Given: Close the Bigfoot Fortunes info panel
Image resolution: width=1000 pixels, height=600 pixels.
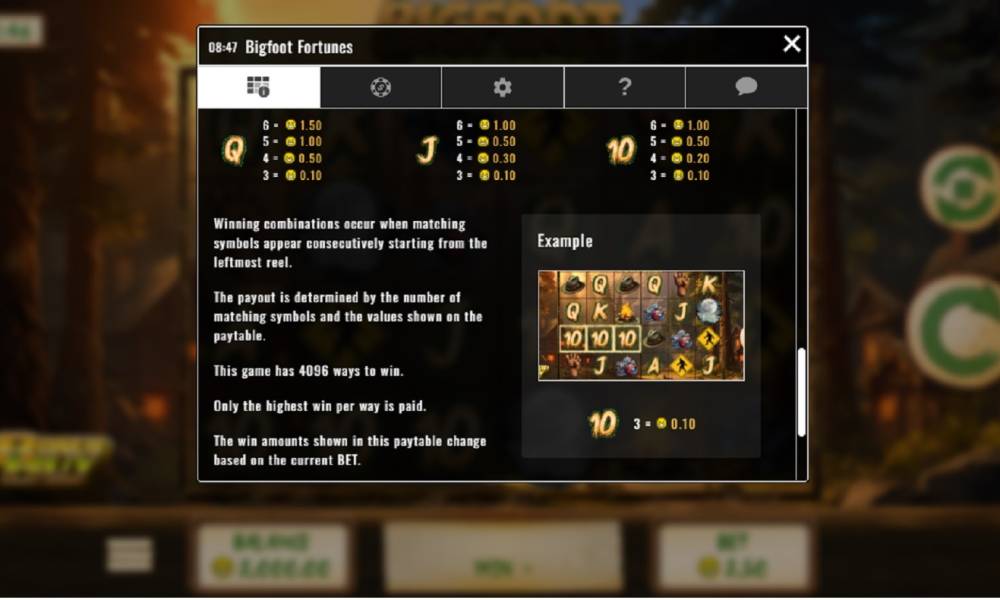Looking at the screenshot, I should 792,44.
